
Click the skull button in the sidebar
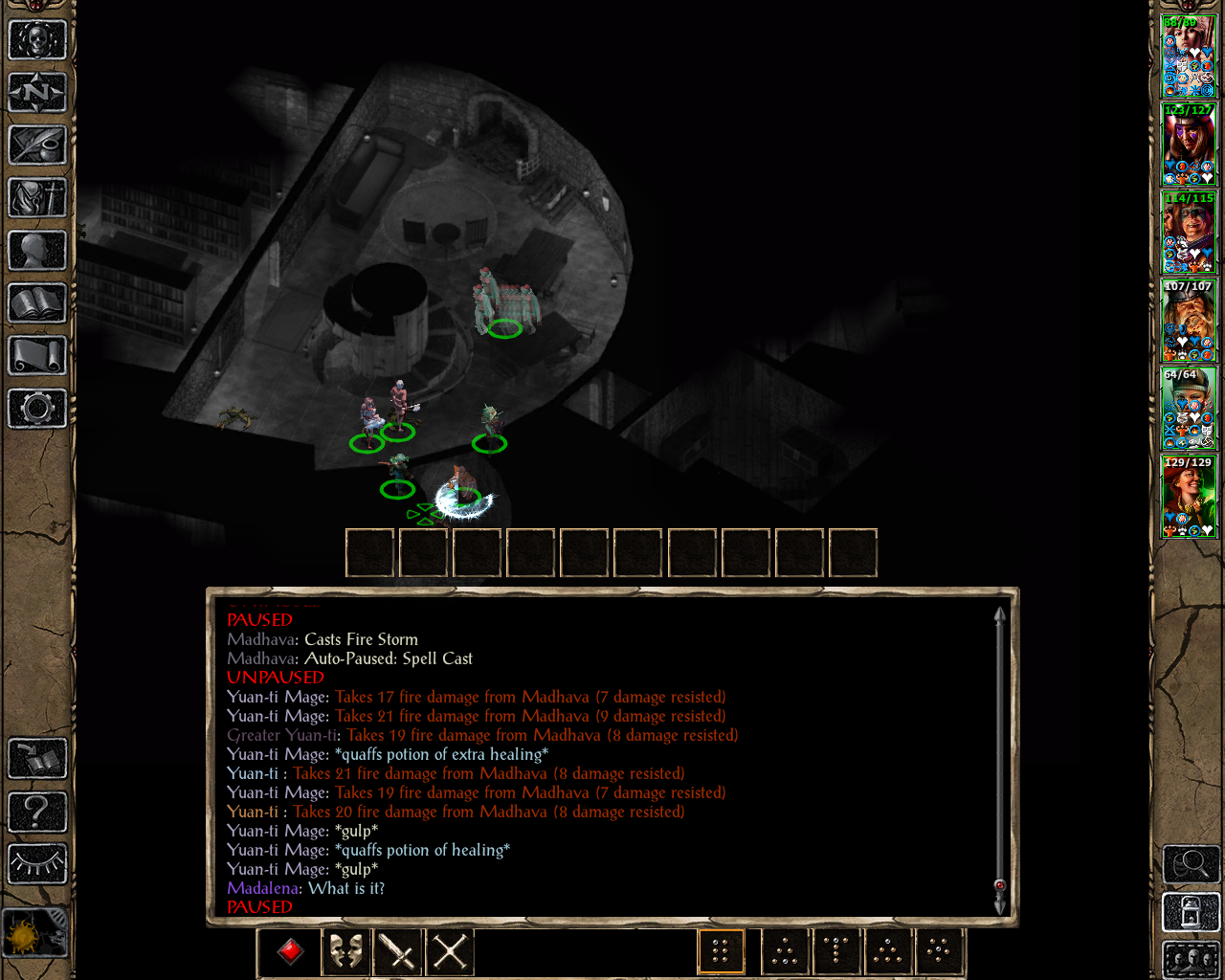[37, 40]
